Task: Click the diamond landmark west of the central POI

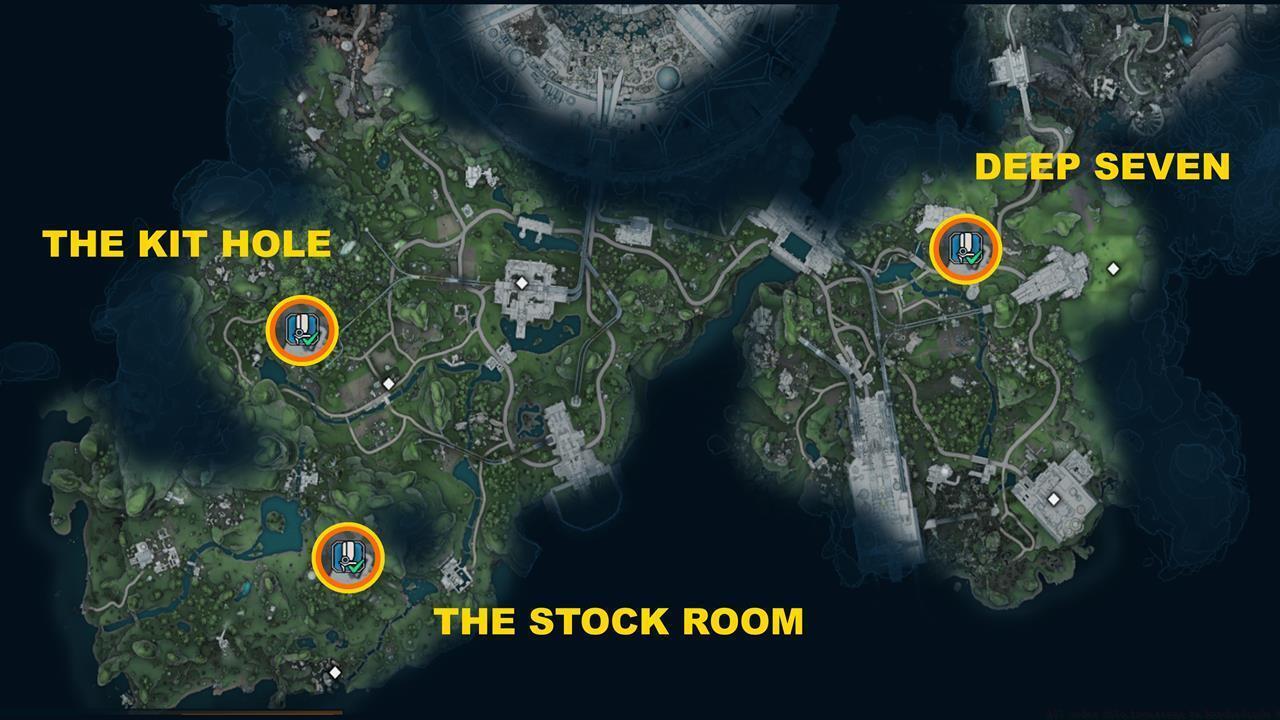Action: (x=387, y=383)
